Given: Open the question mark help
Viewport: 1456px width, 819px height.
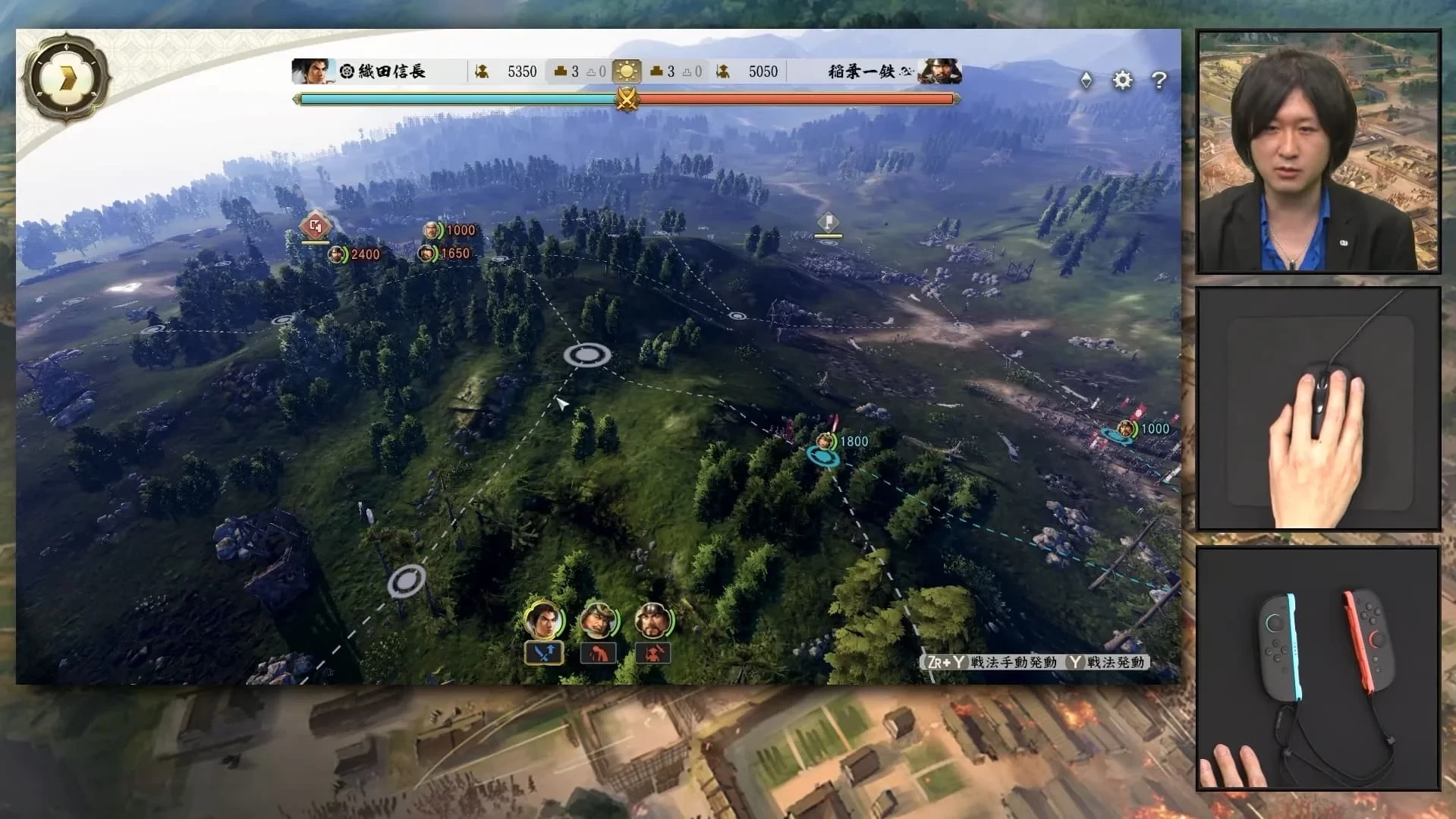Looking at the screenshot, I should 1159,80.
